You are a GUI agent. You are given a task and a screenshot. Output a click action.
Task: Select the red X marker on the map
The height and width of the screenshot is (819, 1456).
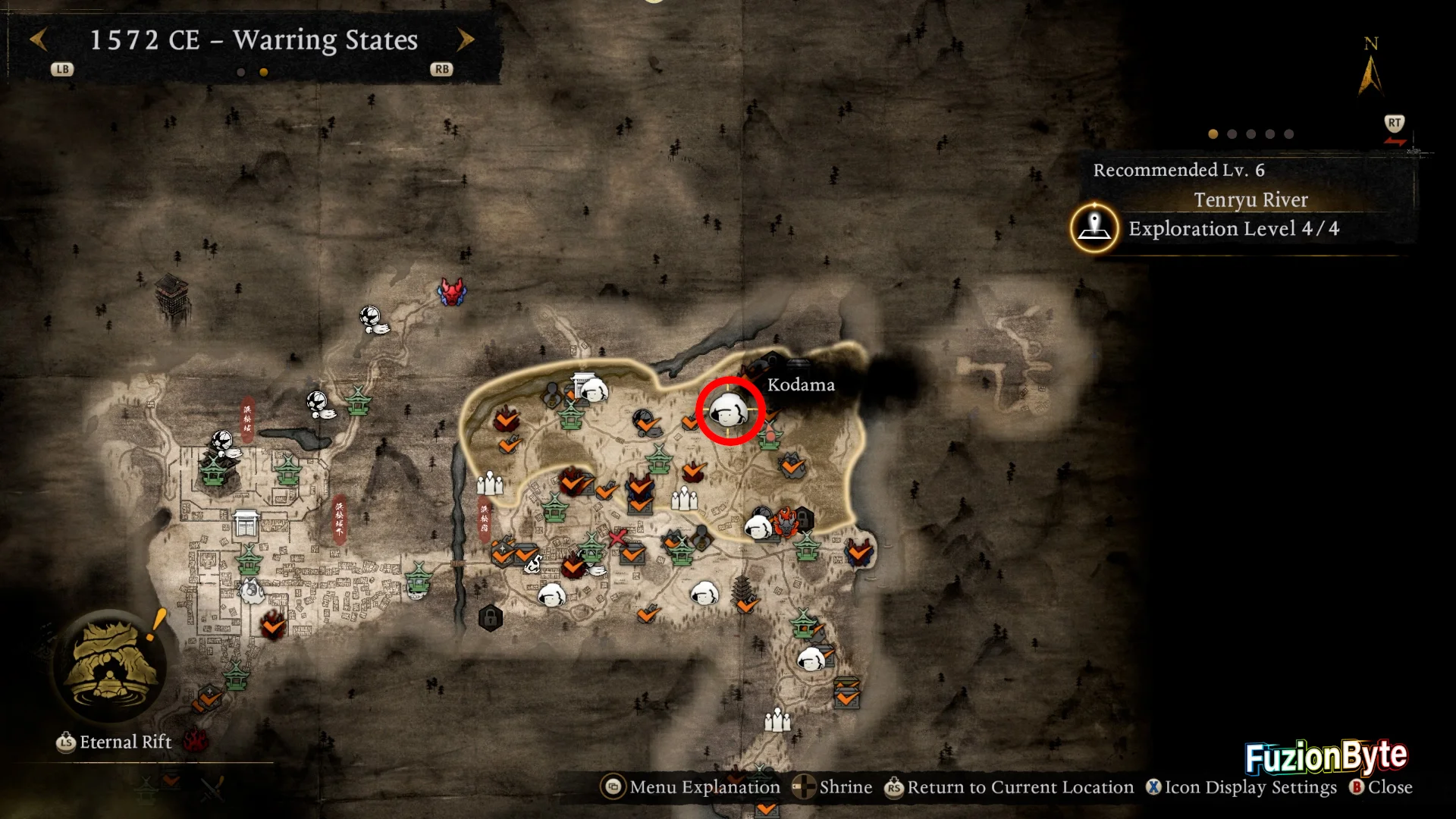click(617, 538)
